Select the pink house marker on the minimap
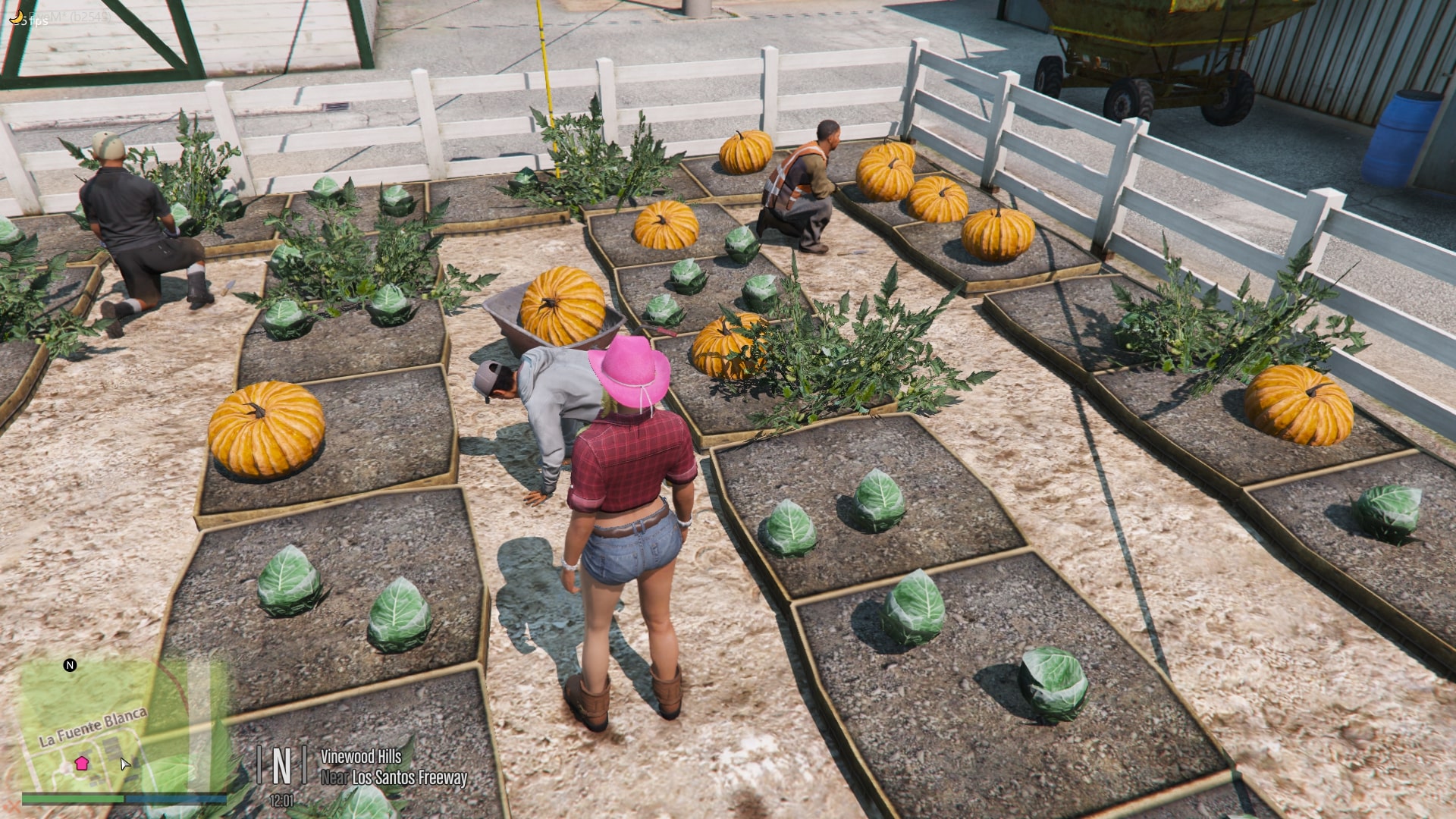 82,763
